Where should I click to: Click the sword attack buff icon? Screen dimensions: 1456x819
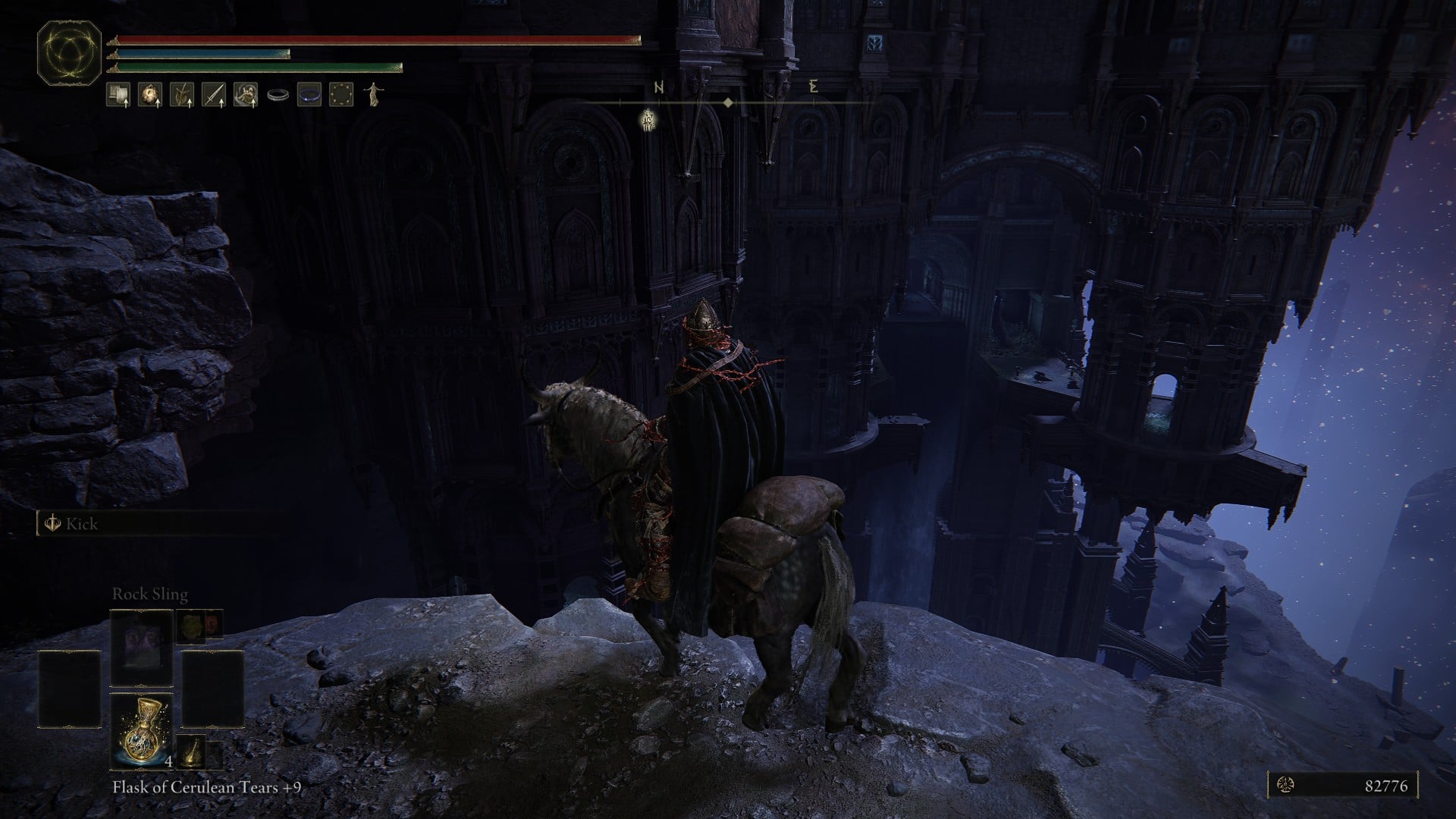(x=214, y=95)
